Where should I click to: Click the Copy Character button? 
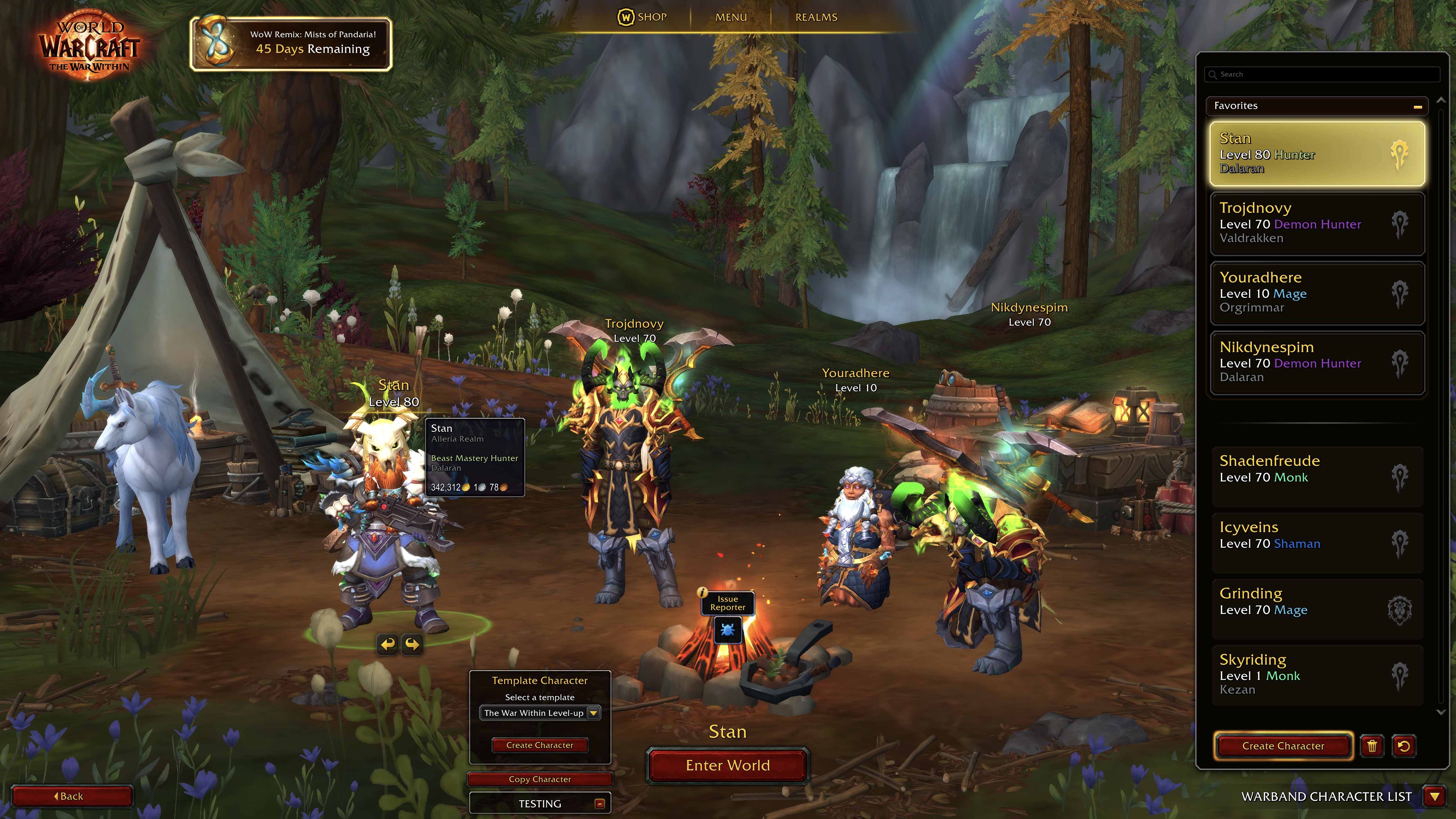click(x=539, y=779)
